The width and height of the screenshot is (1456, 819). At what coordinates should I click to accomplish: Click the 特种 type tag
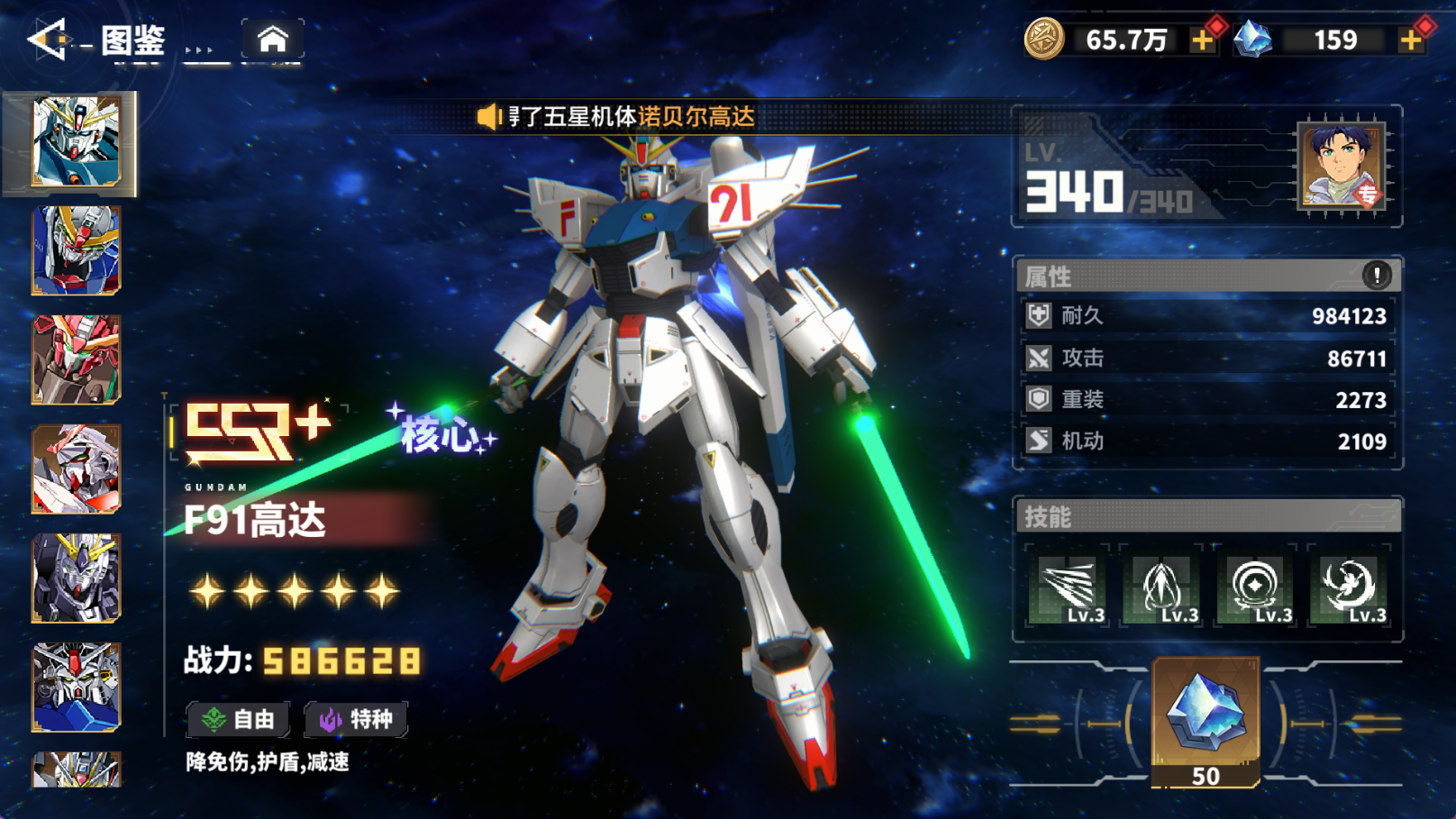coord(357,719)
